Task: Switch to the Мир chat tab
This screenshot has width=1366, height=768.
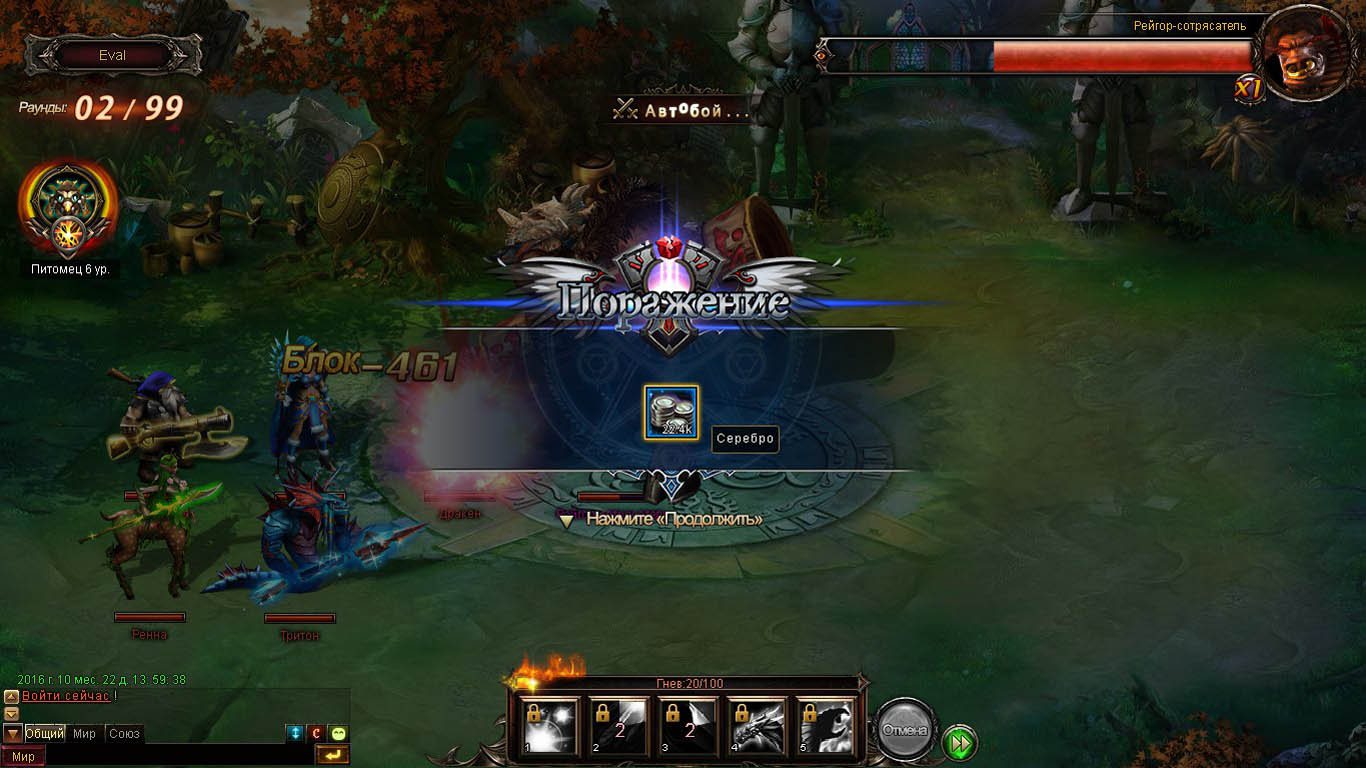Action: pyautogui.click(x=85, y=734)
